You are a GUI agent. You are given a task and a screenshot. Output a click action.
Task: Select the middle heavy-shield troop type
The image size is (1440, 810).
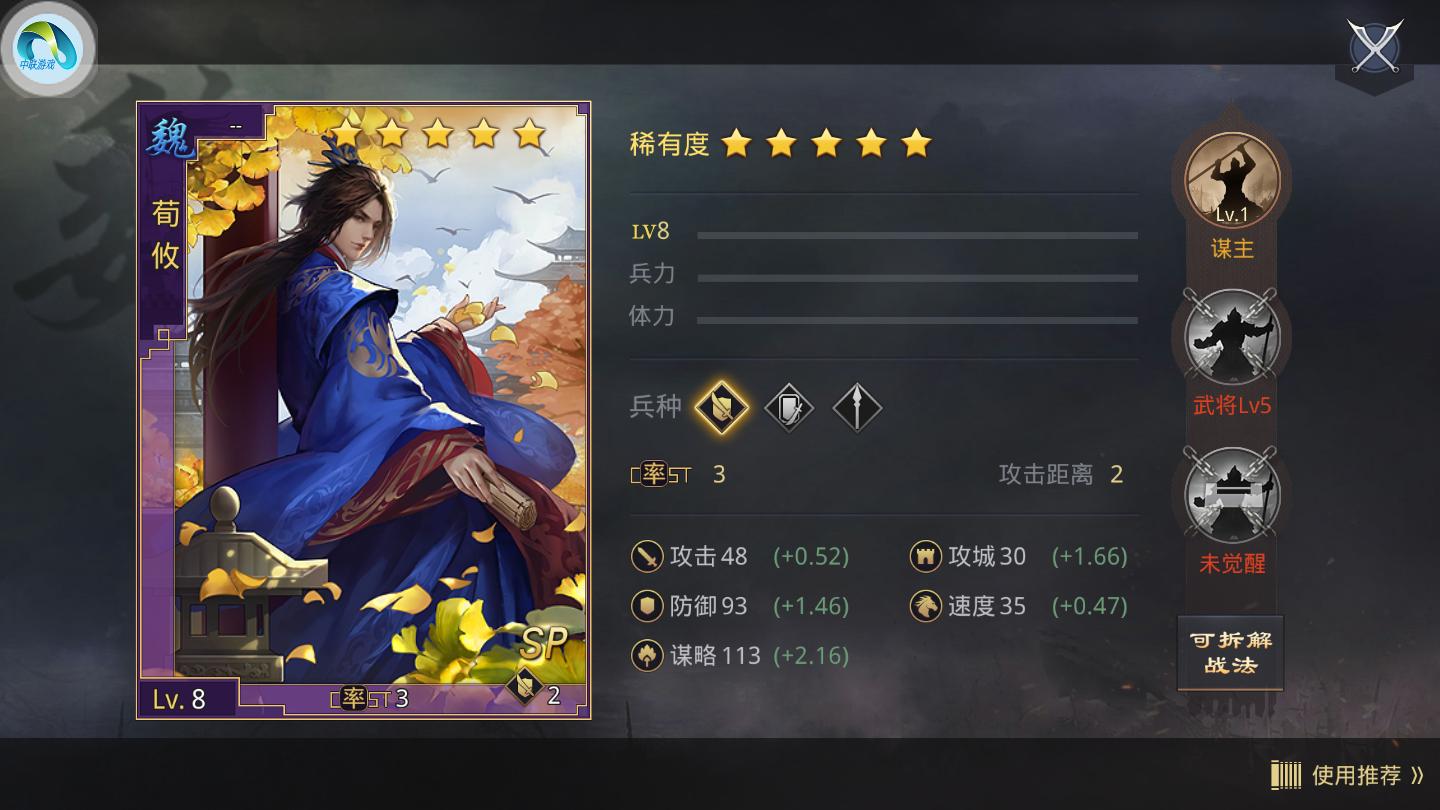coord(789,408)
